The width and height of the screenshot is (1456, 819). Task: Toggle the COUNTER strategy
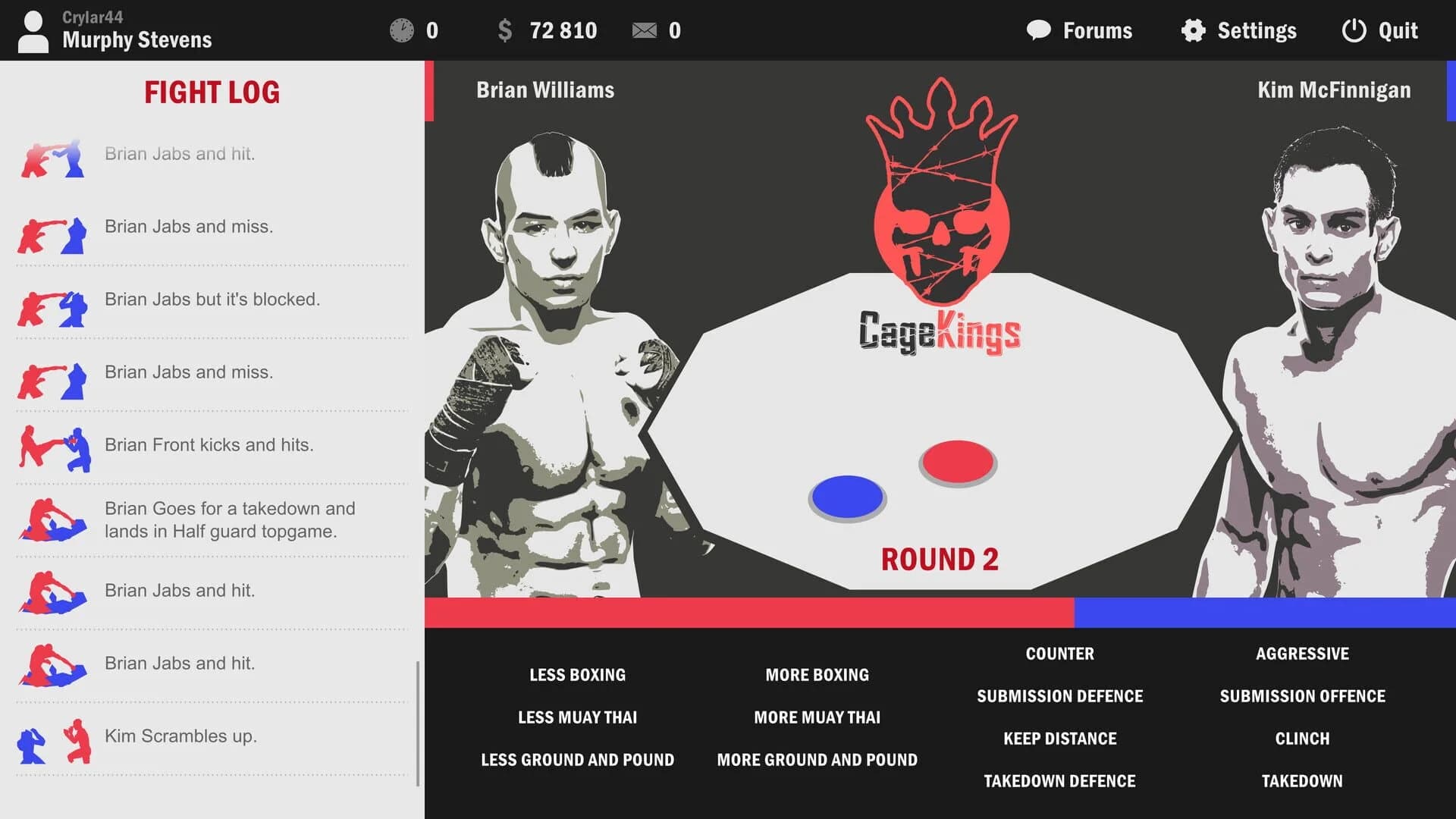click(1059, 654)
